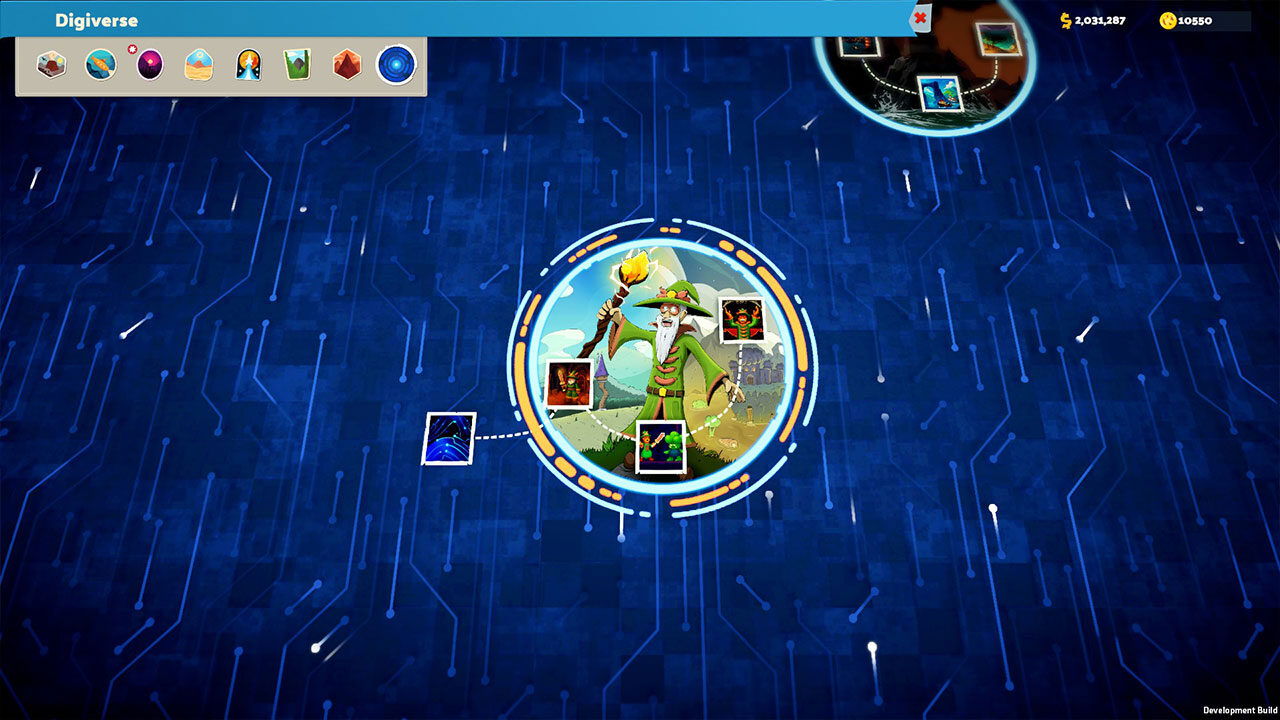This screenshot has height=720, width=1280.
Task: Switch to the green mountain valley world icon
Action: [297, 65]
